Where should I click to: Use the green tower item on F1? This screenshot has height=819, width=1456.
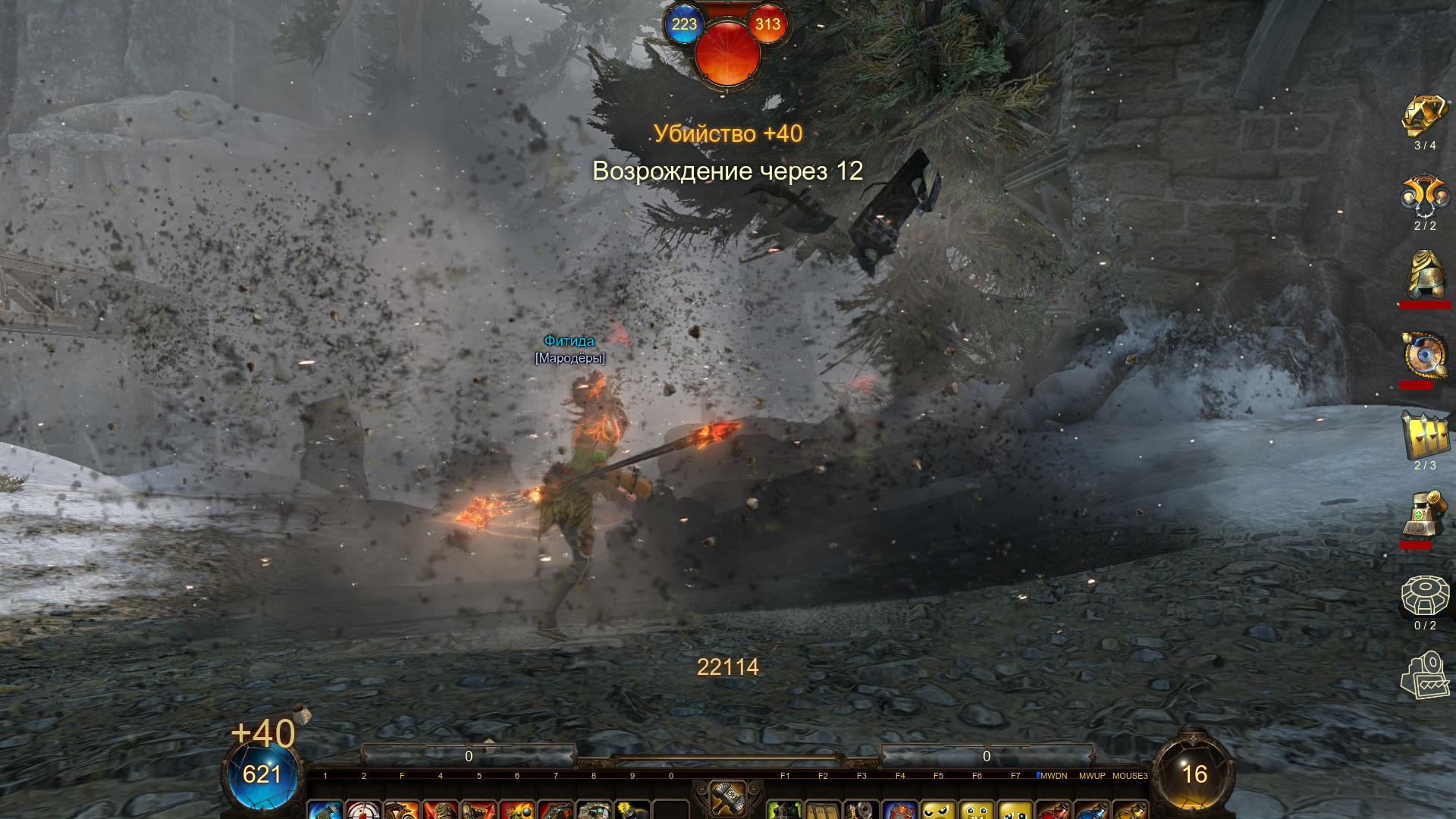(x=785, y=810)
